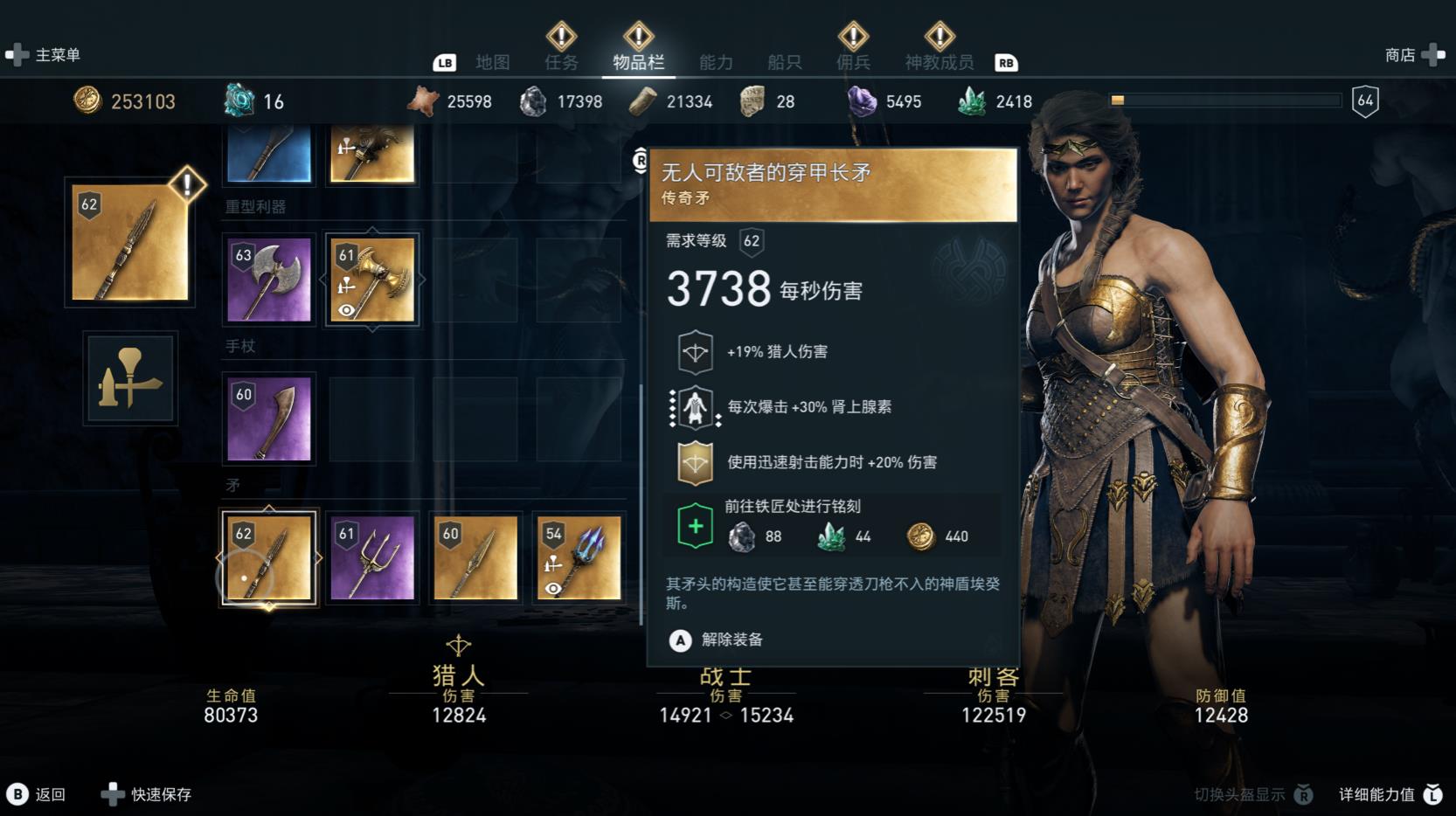Open the 地图 (Map) tab

492,62
